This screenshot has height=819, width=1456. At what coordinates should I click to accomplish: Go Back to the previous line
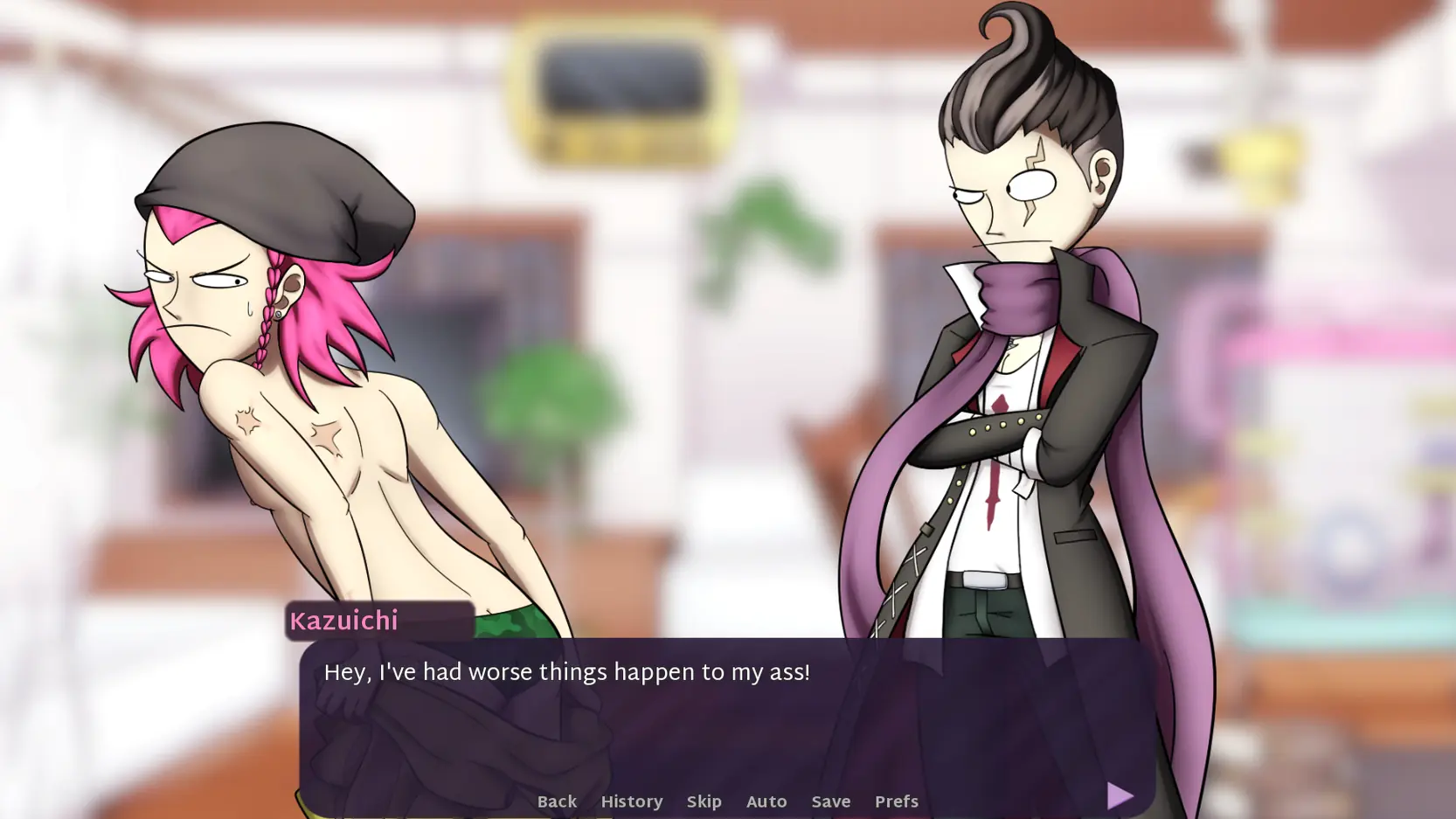pyautogui.click(x=557, y=802)
